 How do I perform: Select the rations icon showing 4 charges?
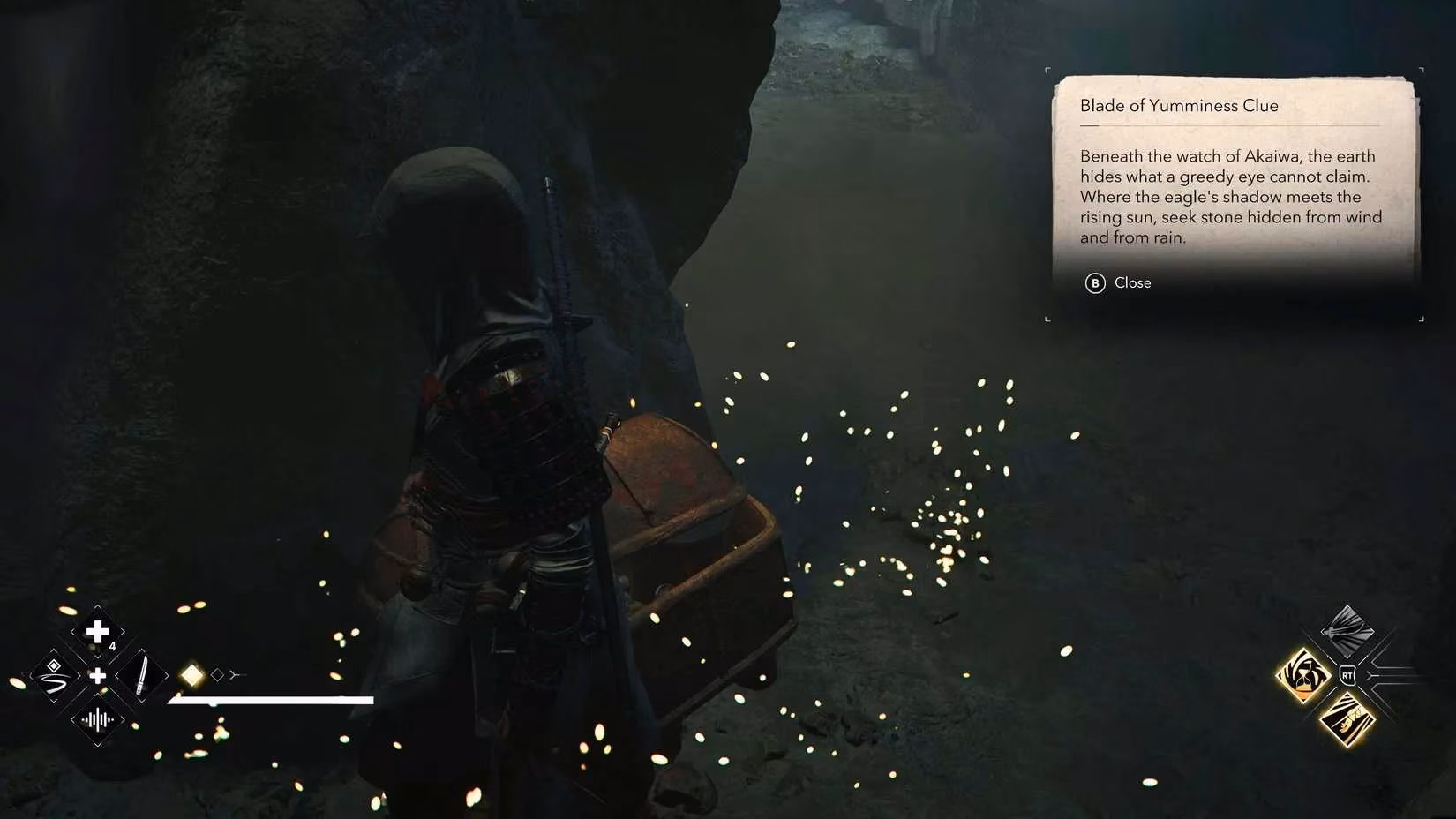pyautogui.click(x=97, y=631)
